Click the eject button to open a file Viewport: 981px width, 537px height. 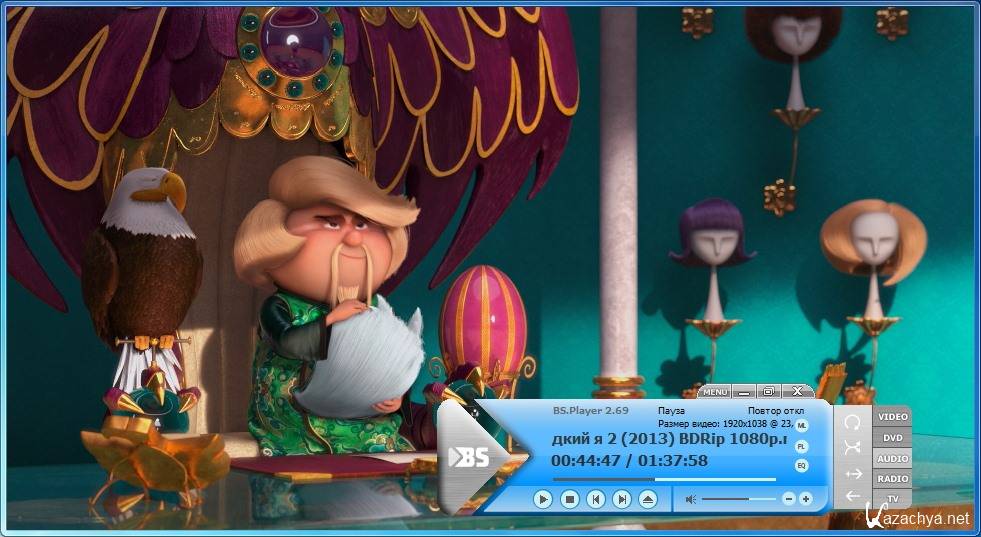click(648, 498)
